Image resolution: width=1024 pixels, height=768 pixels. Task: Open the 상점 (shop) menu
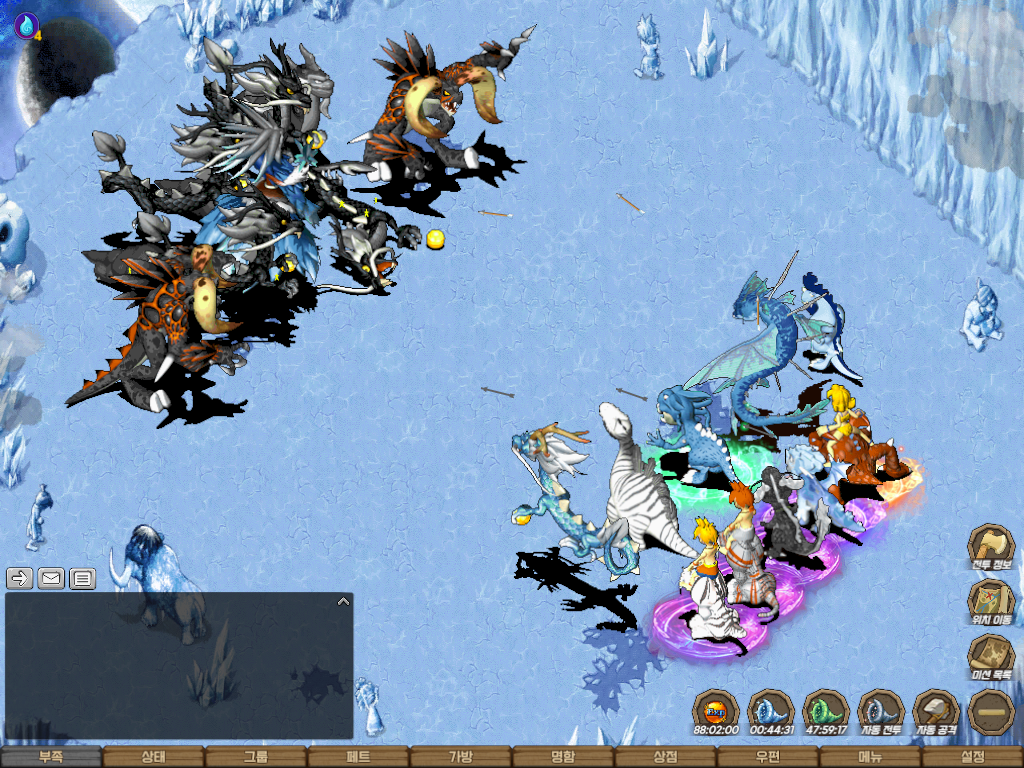tap(665, 757)
